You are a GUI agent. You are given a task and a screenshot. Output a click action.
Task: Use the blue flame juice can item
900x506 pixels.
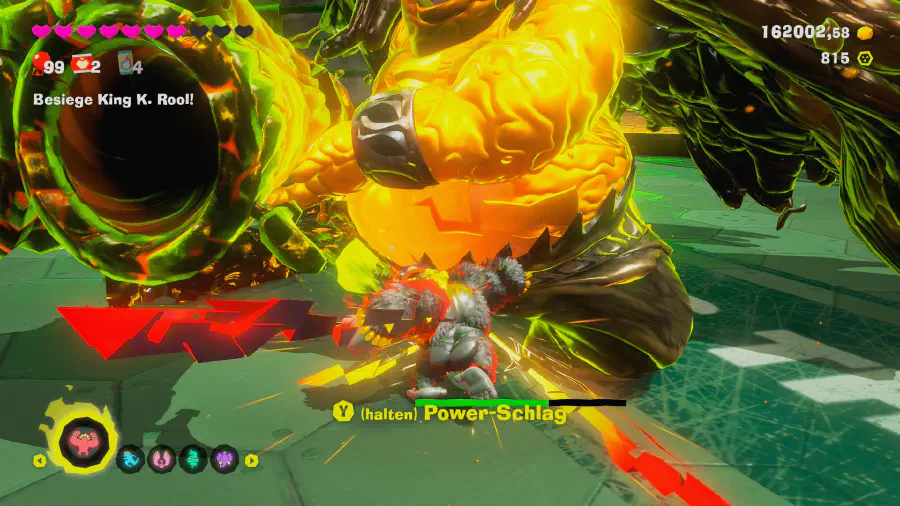126,65
